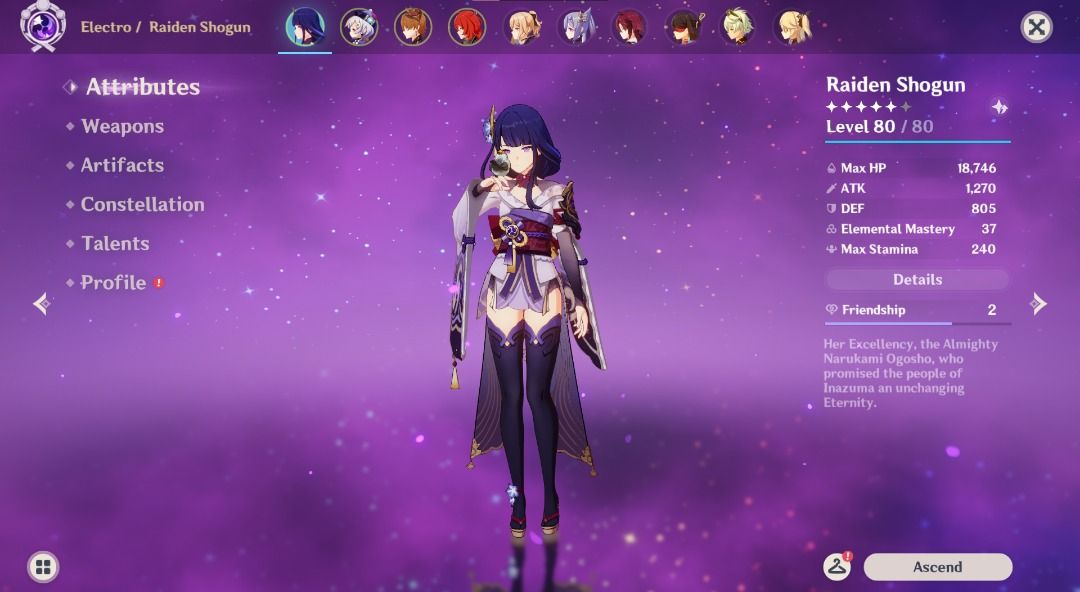The image size is (1080, 592).
Task: Open the Profile entry
Action: coord(113,283)
